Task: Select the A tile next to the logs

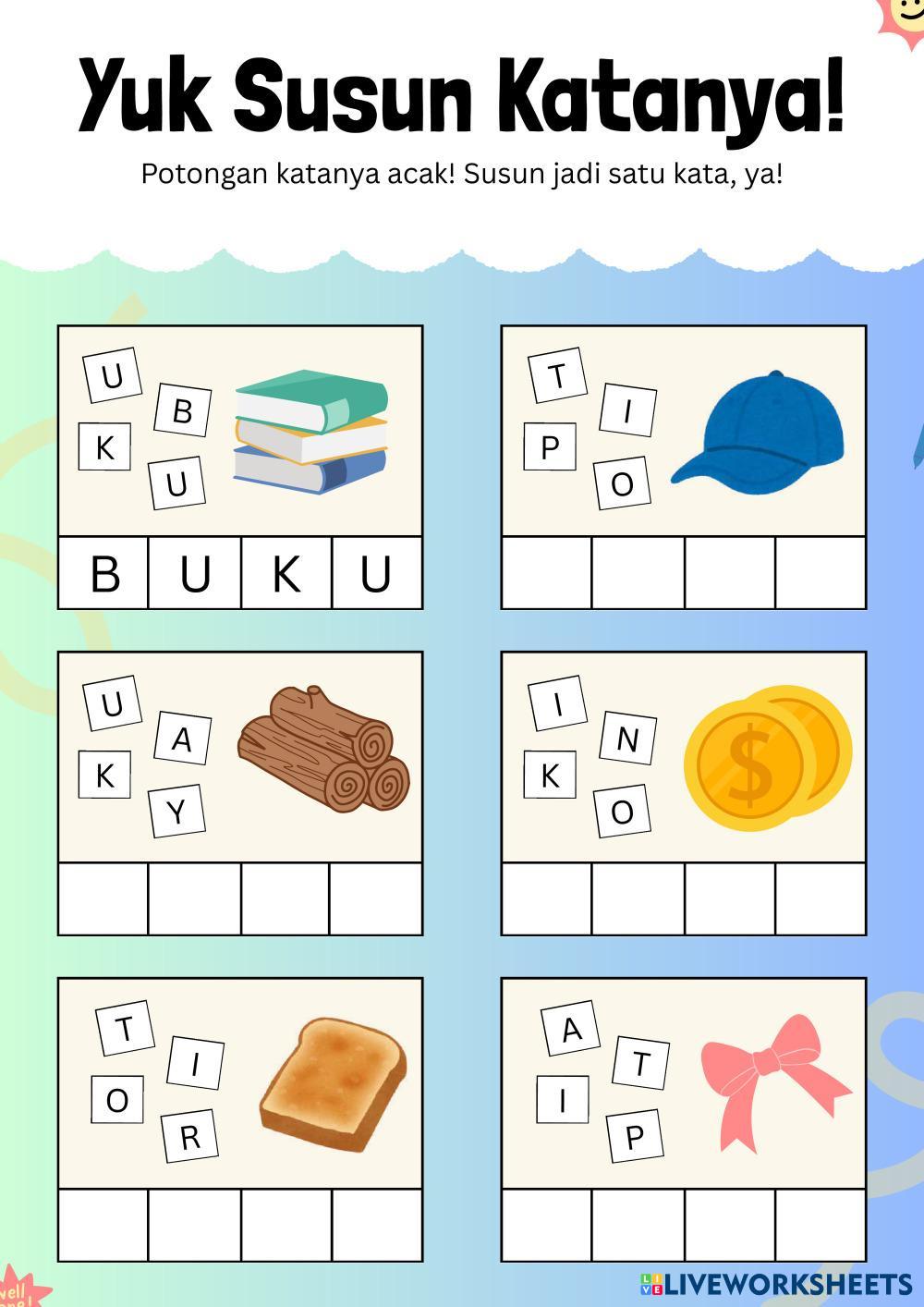Action: 182,739
